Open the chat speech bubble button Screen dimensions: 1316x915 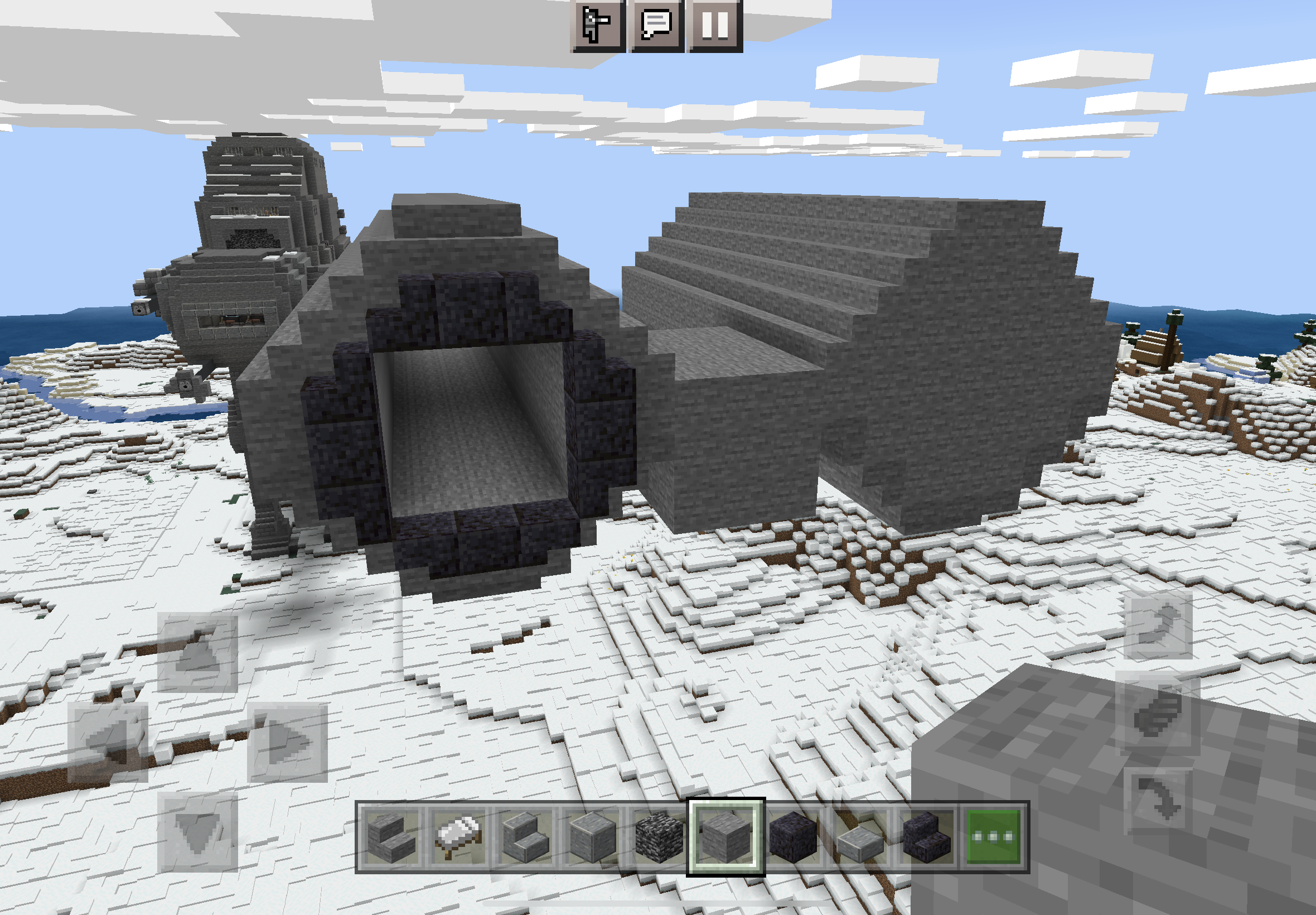(x=656, y=25)
